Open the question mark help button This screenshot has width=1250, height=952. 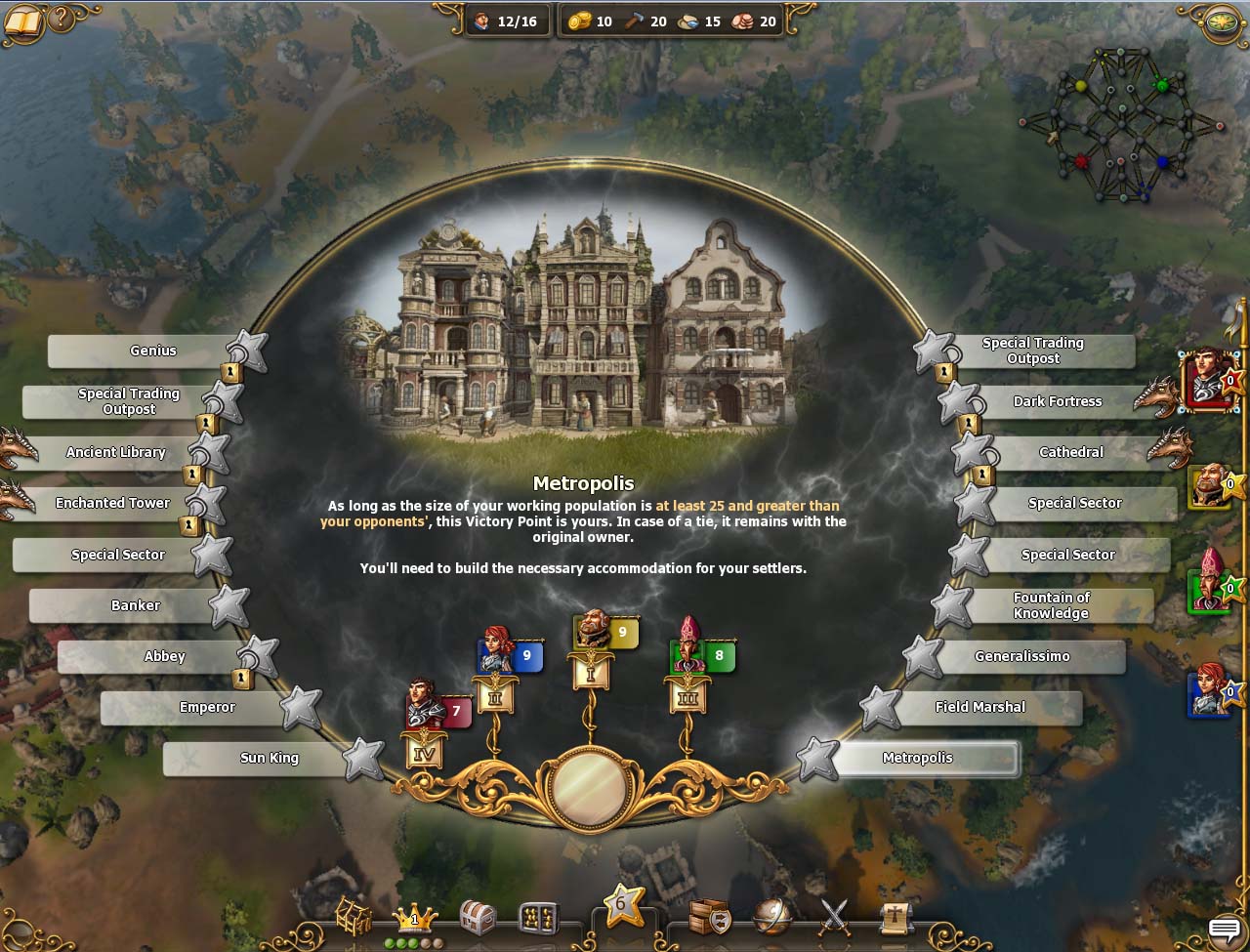pyautogui.click(x=60, y=19)
